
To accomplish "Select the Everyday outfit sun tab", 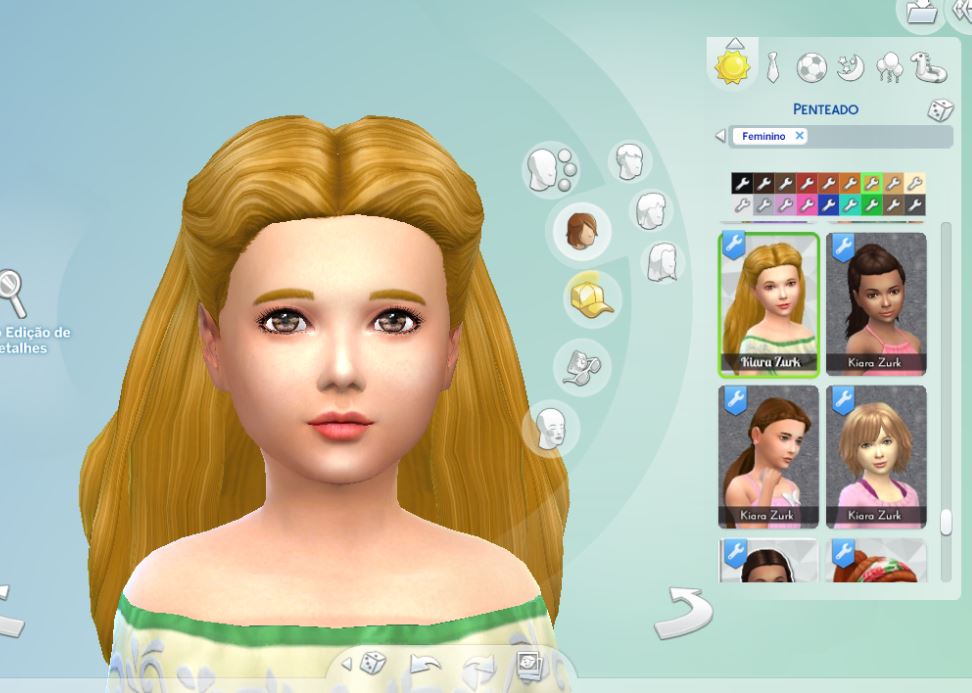I will point(733,66).
